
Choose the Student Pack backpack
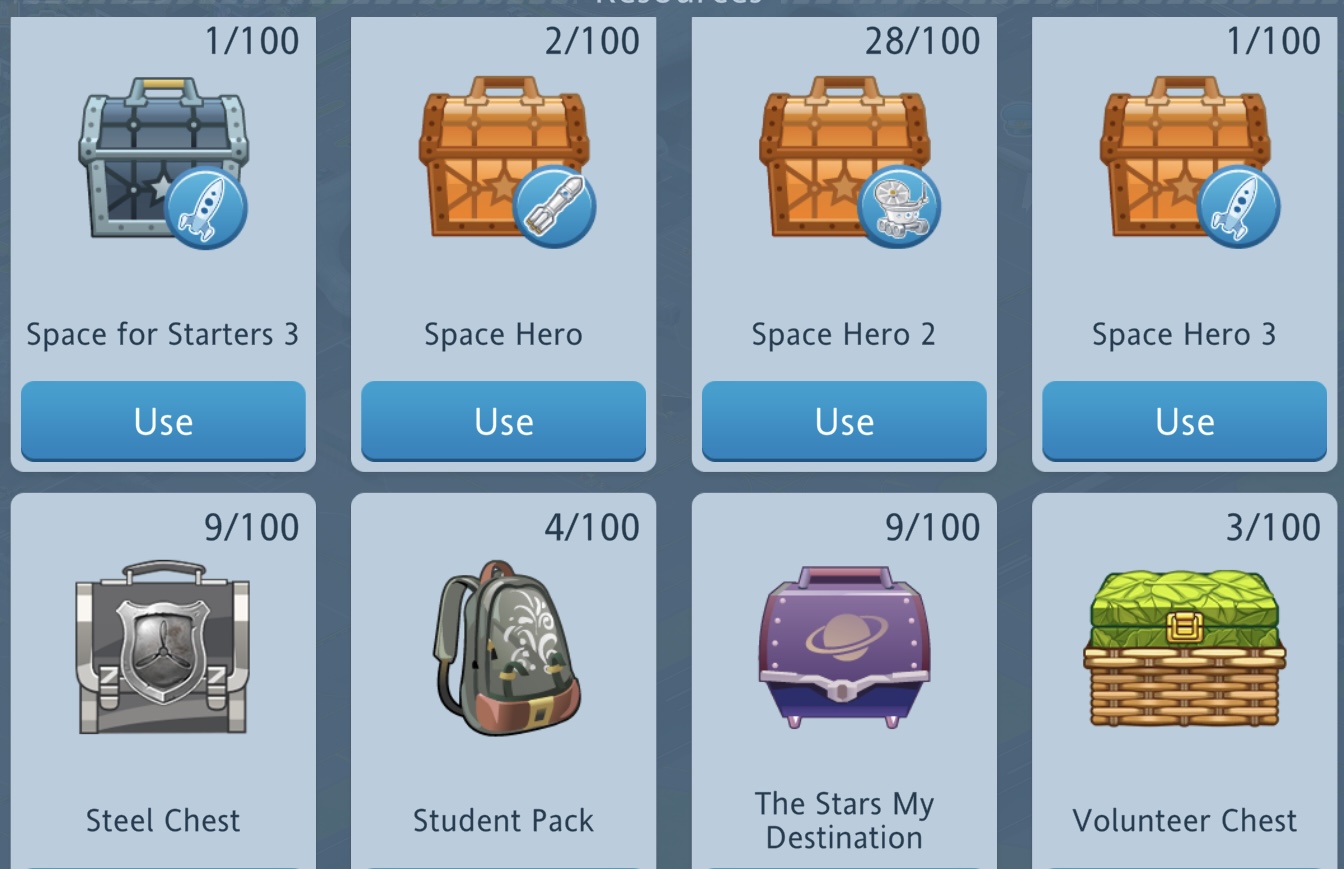pyautogui.click(x=505, y=647)
